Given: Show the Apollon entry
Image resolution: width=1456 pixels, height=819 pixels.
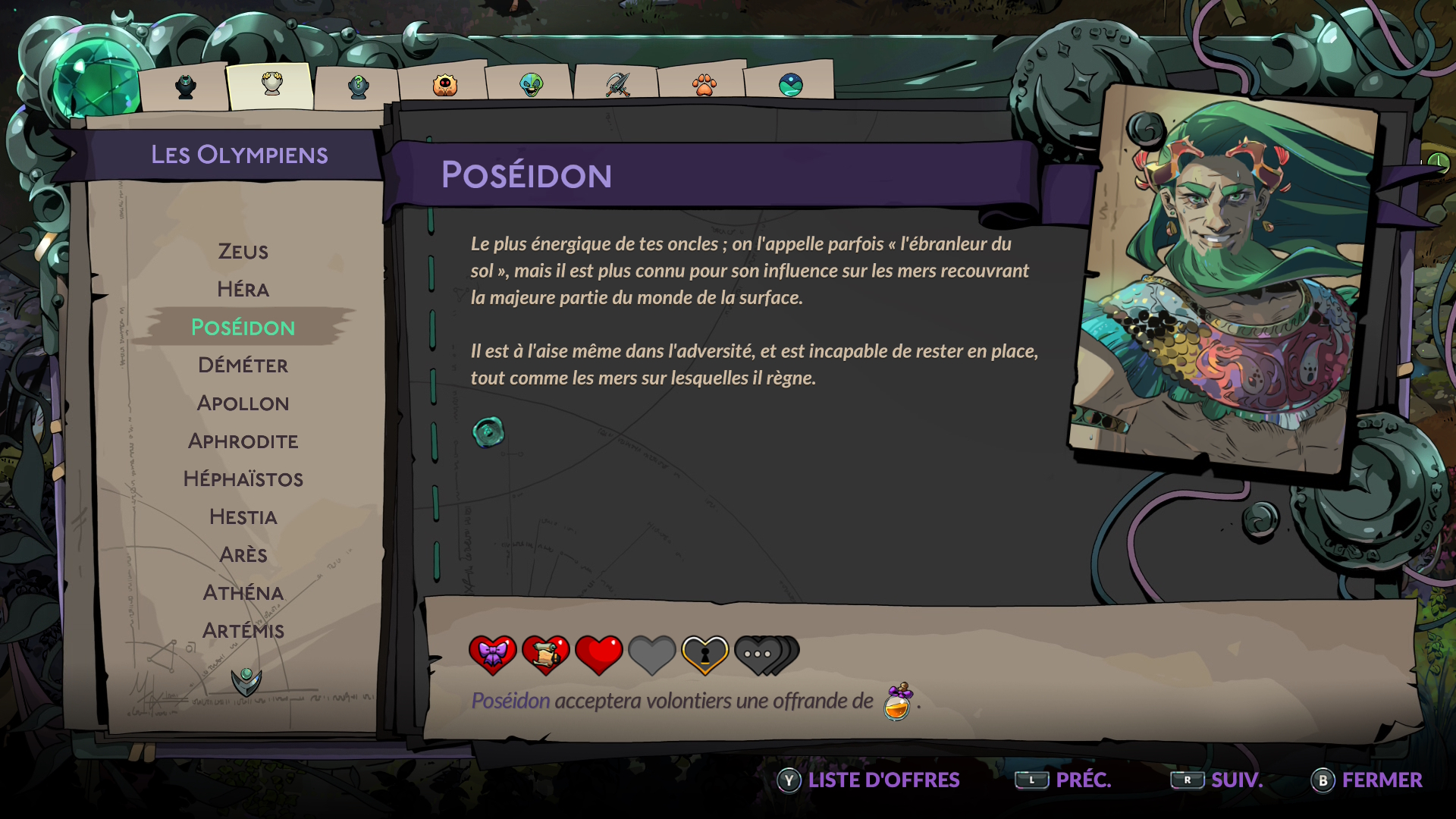Looking at the screenshot, I should tap(243, 403).
